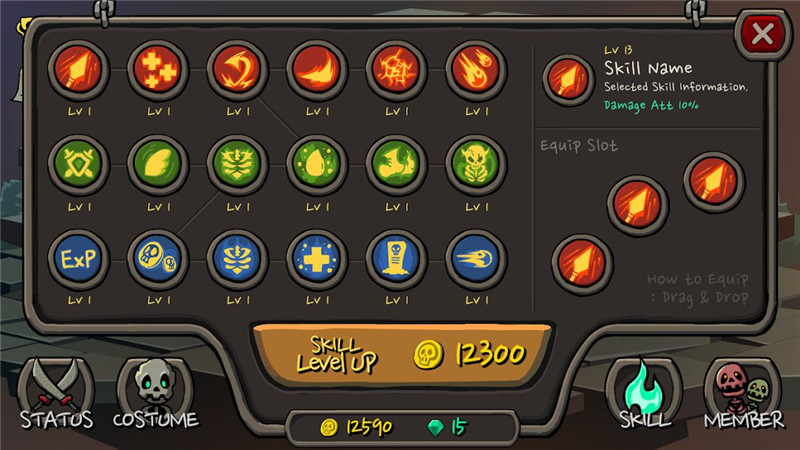Pick the green water droplet skill
The height and width of the screenshot is (450, 800).
316,164
